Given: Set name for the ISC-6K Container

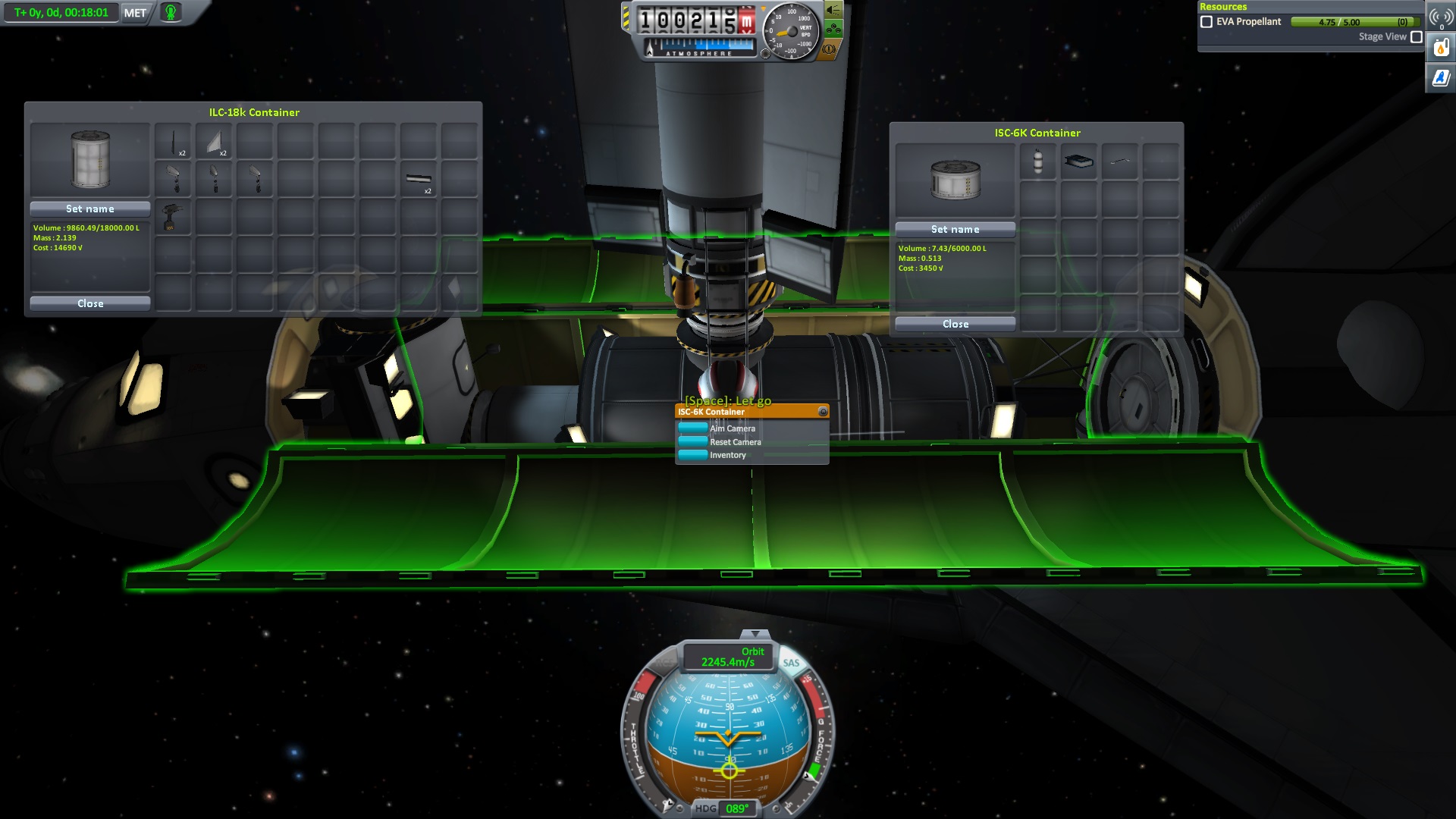Looking at the screenshot, I should [x=955, y=229].
